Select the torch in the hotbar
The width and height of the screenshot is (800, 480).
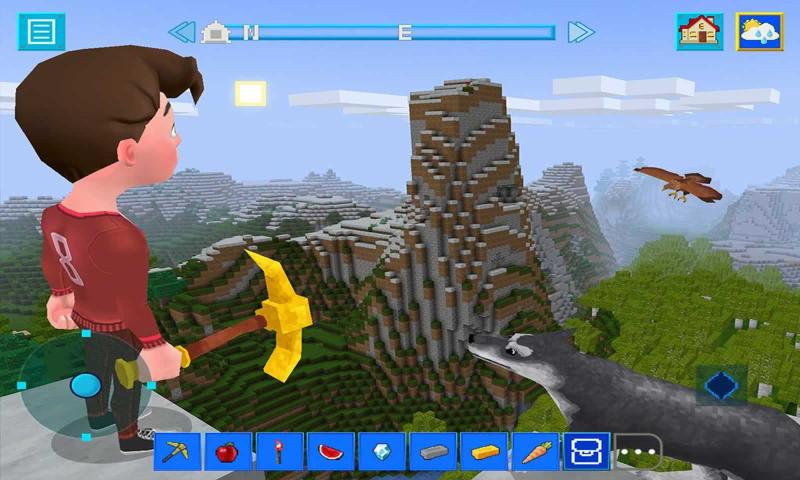[x=280, y=451]
